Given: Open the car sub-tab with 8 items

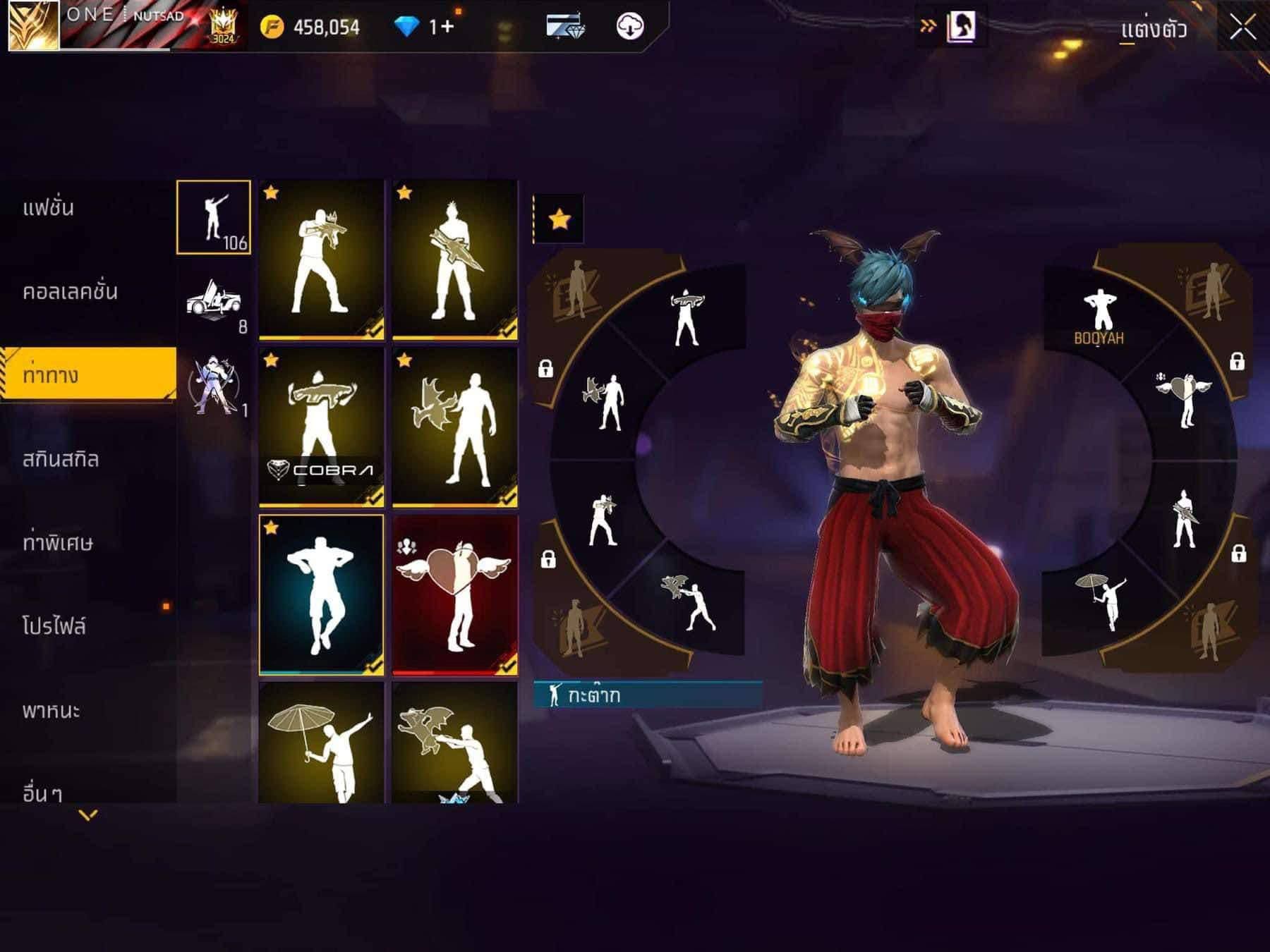Looking at the screenshot, I should pos(214,301).
